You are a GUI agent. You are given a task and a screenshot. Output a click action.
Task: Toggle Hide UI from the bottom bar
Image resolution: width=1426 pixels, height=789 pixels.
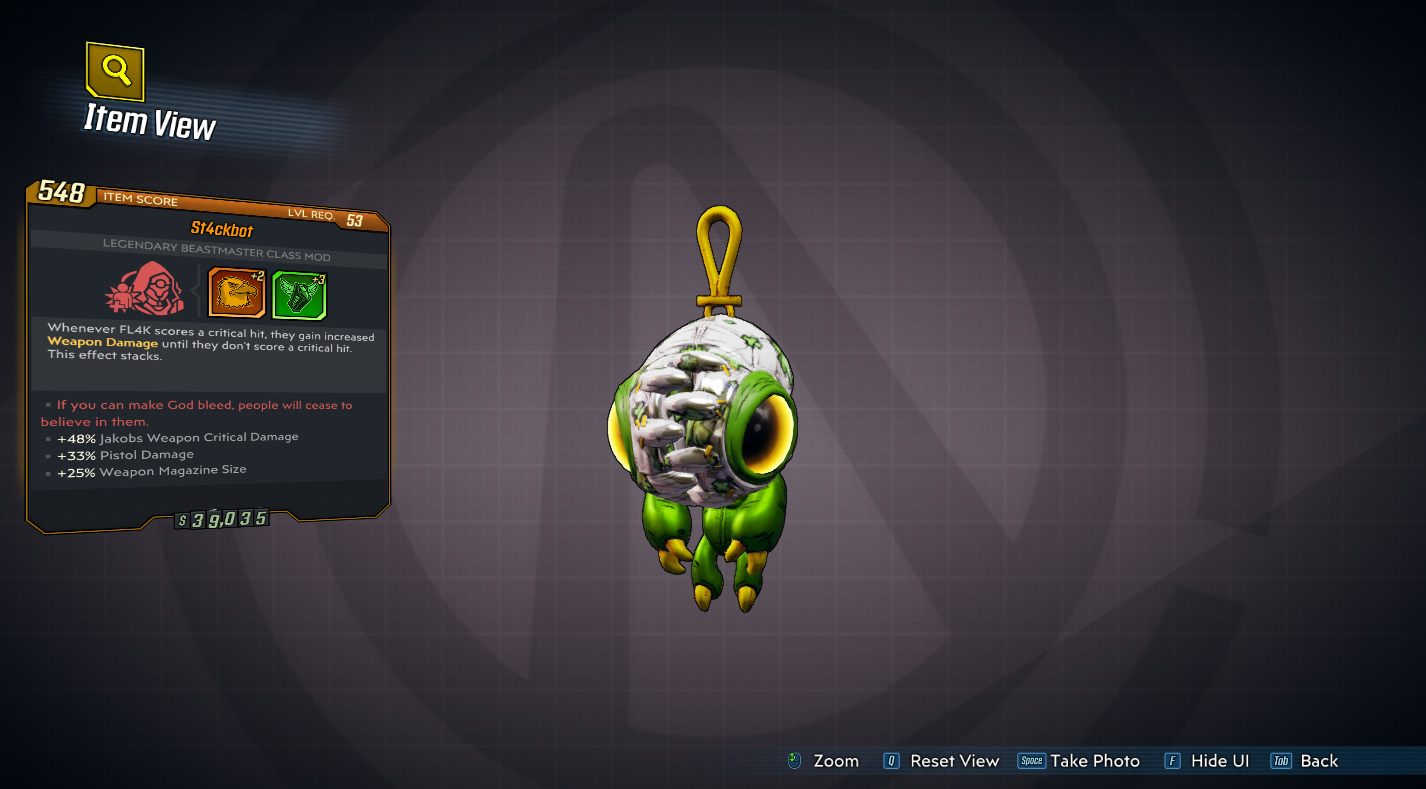[x=1221, y=761]
